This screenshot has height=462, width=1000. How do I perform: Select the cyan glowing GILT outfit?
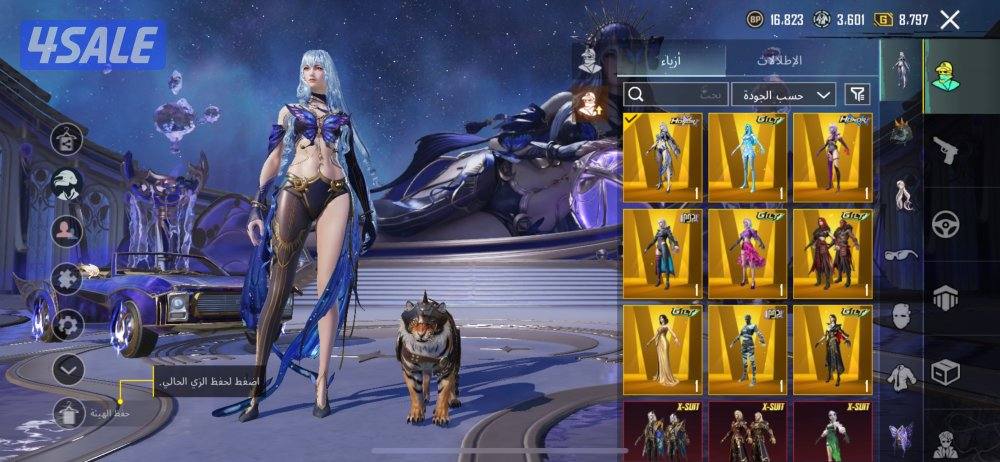(x=747, y=157)
